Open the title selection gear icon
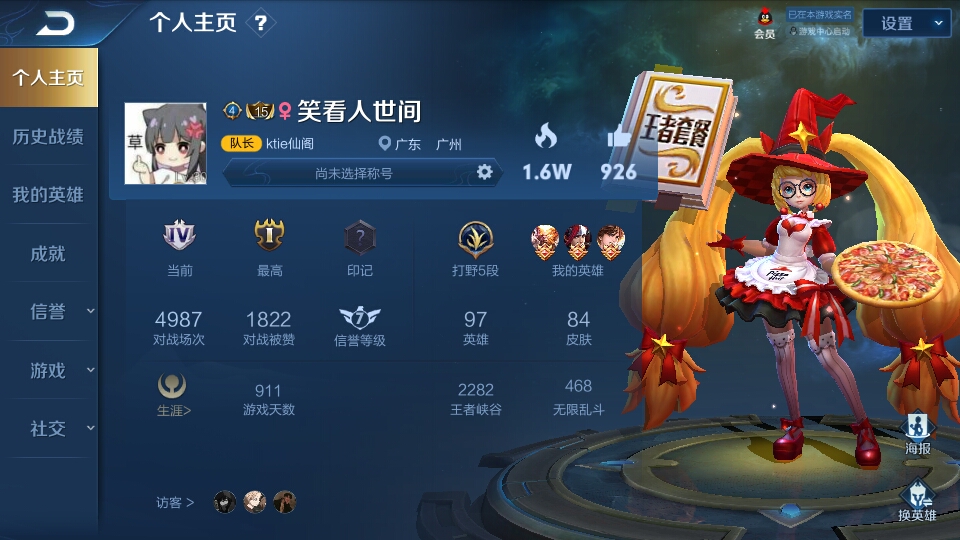This screenshot has height=540, width=960. point(485,172)
